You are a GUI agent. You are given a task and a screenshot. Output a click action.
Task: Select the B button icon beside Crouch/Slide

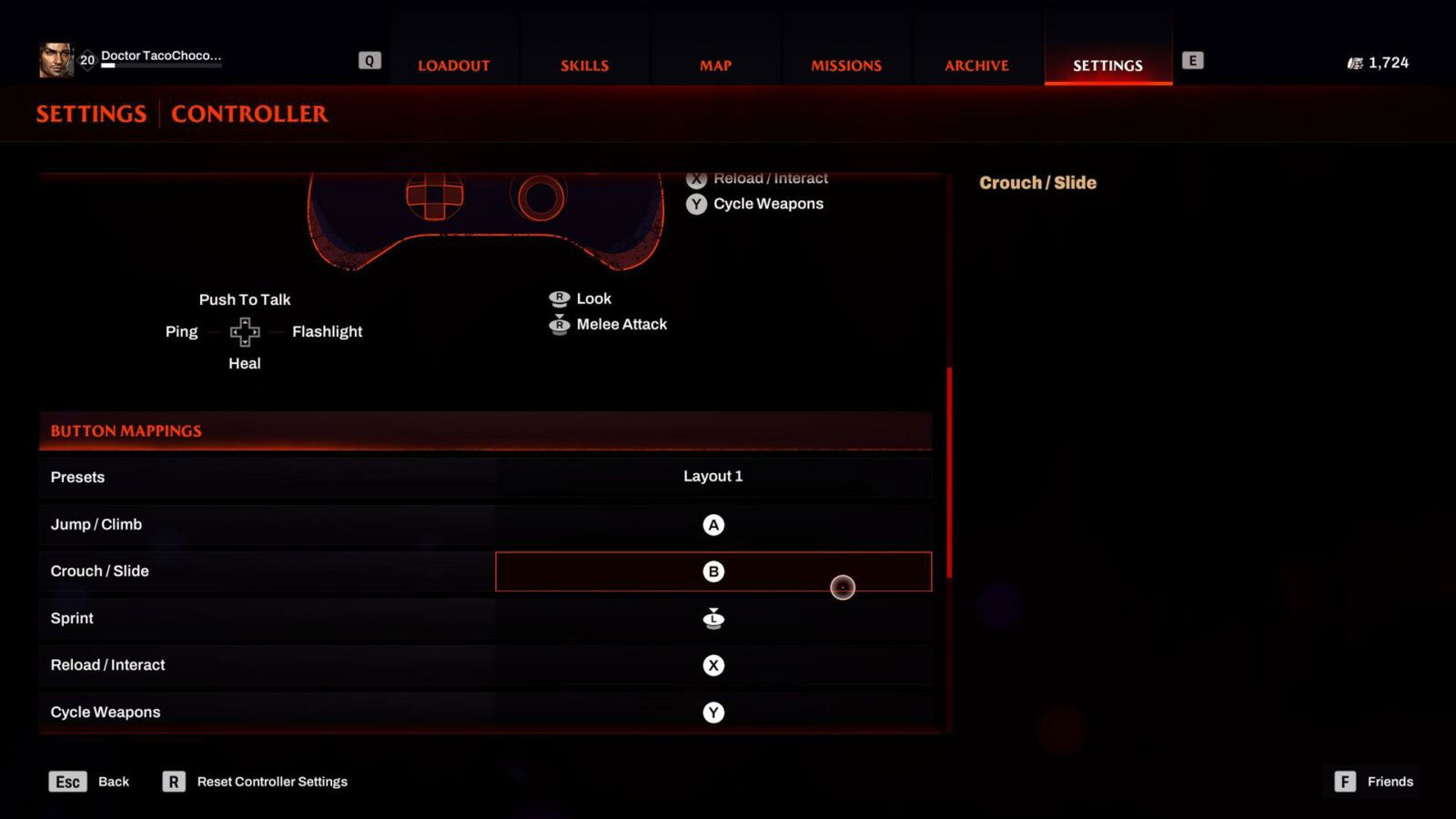[x=714, y=571]
